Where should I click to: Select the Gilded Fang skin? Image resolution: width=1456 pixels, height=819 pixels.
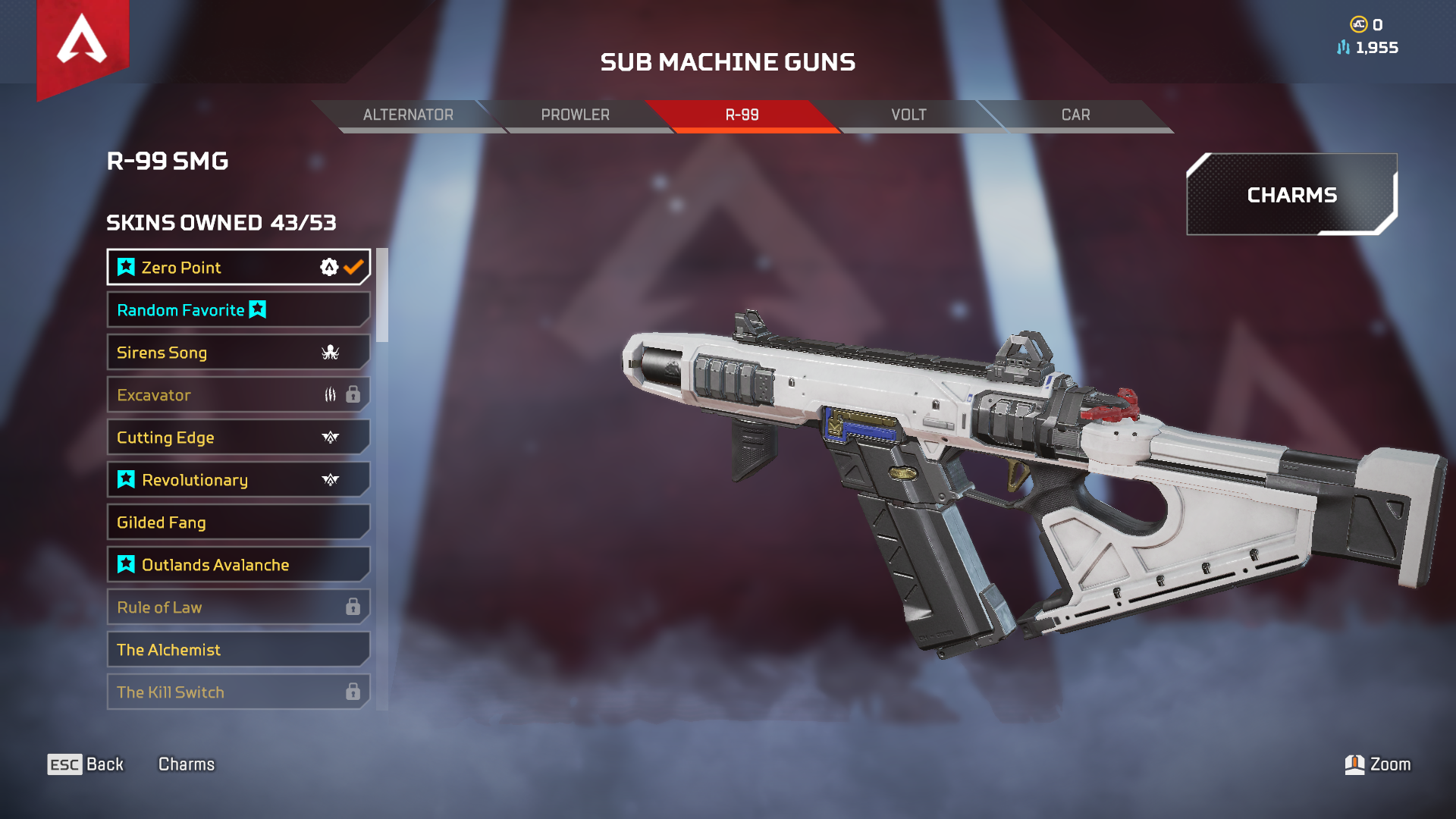click(x=238, y=522)
